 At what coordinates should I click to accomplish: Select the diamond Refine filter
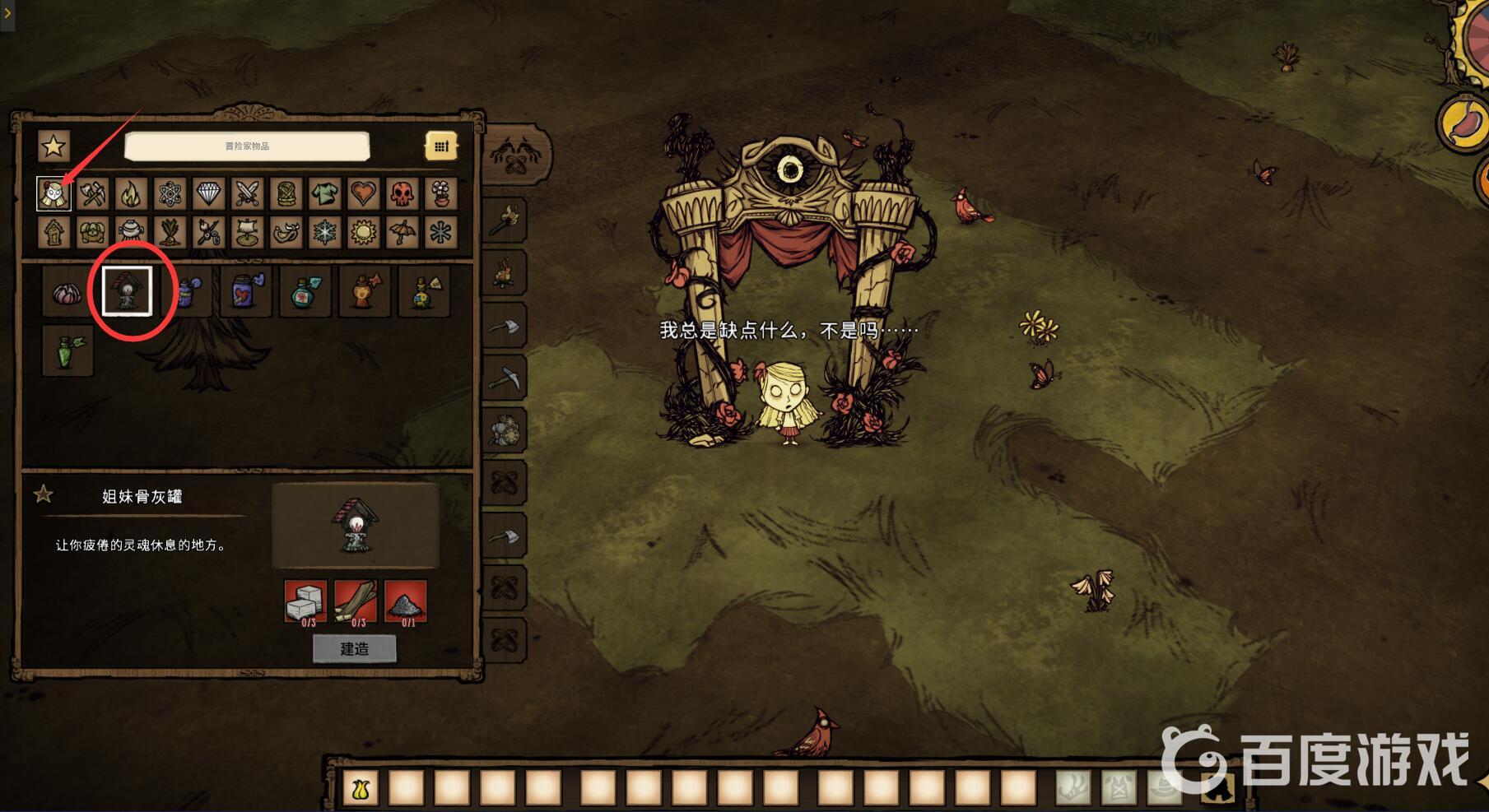pos(209,194)
